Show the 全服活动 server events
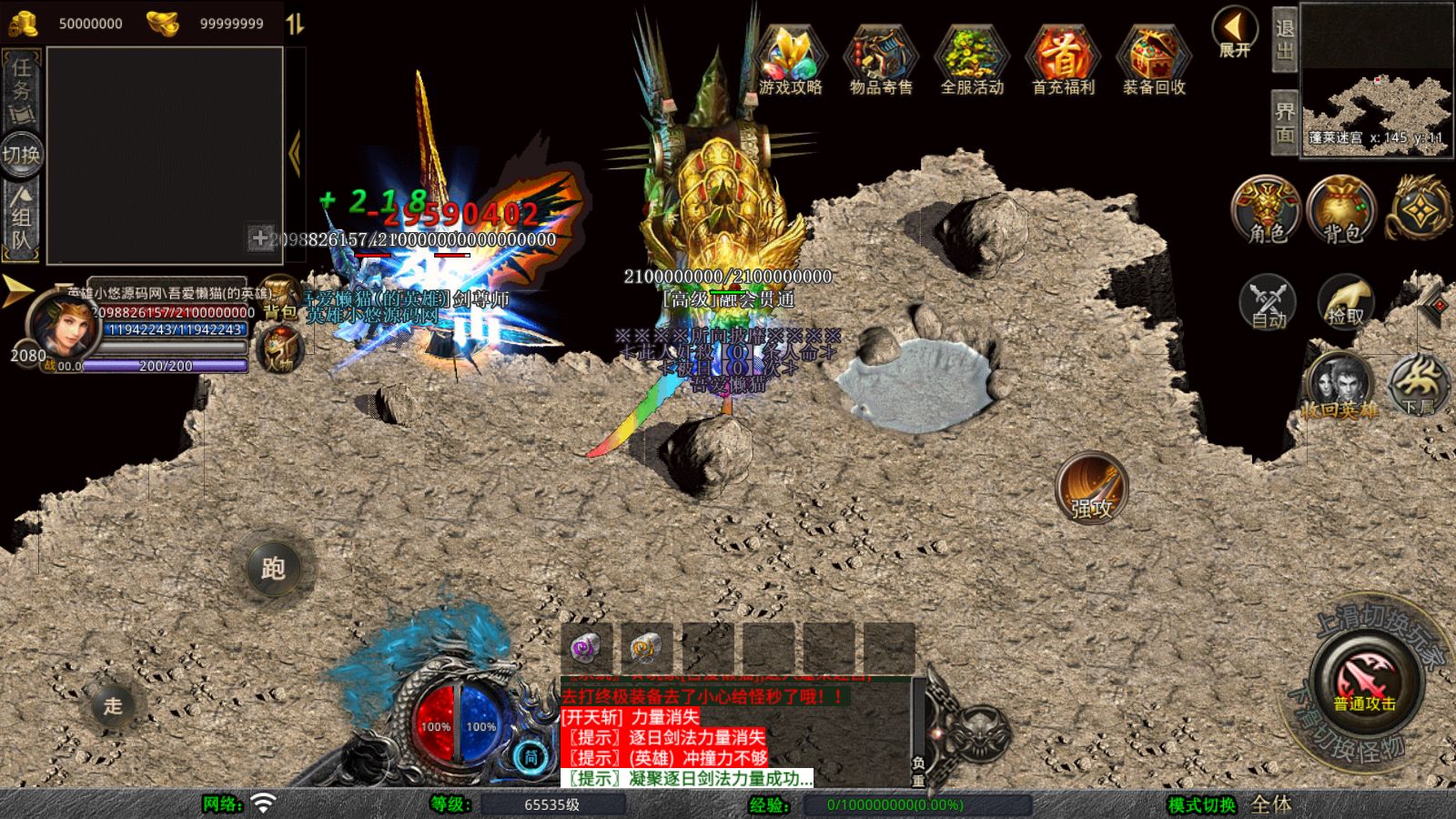The height and width of the screenshot is (819, 1456). [x=971, y=61]
